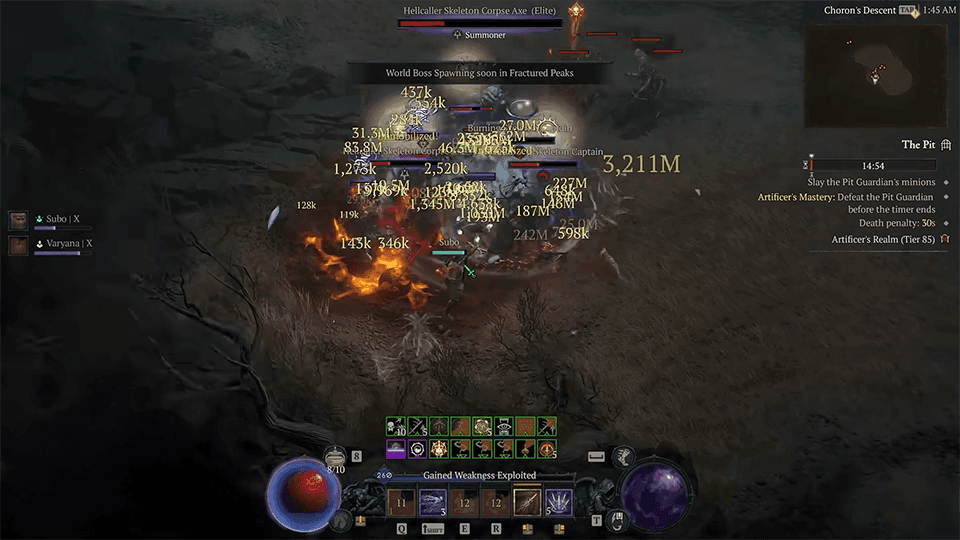Select Varyana's party portrait
The image size is (960, 540).
click(18, 244)
